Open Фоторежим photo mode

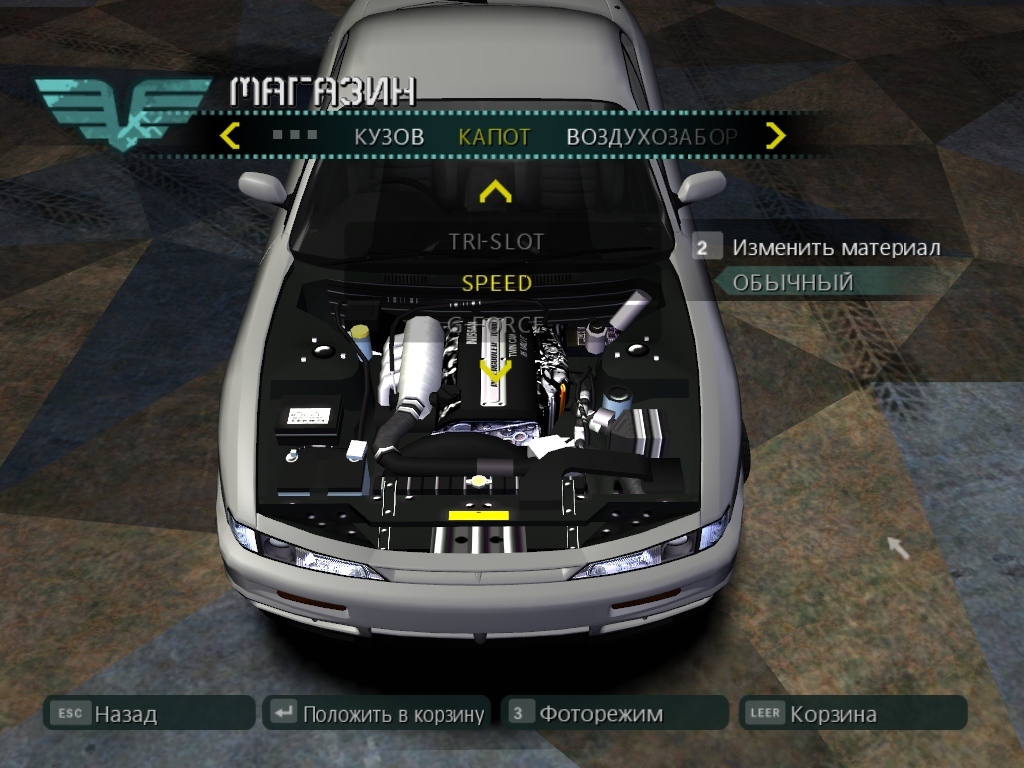pyautogui.click(x=614, y=714)
